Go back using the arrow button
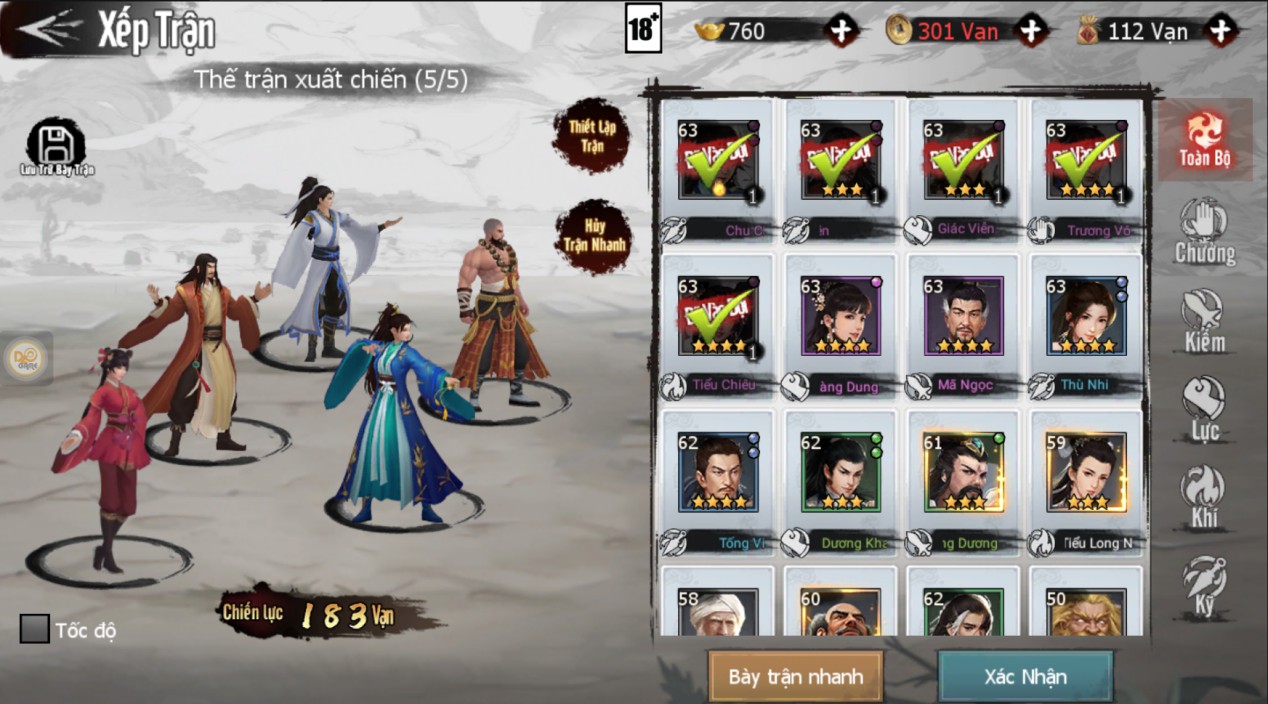Viewport: 1268px width, 704px height. [48, 30]
